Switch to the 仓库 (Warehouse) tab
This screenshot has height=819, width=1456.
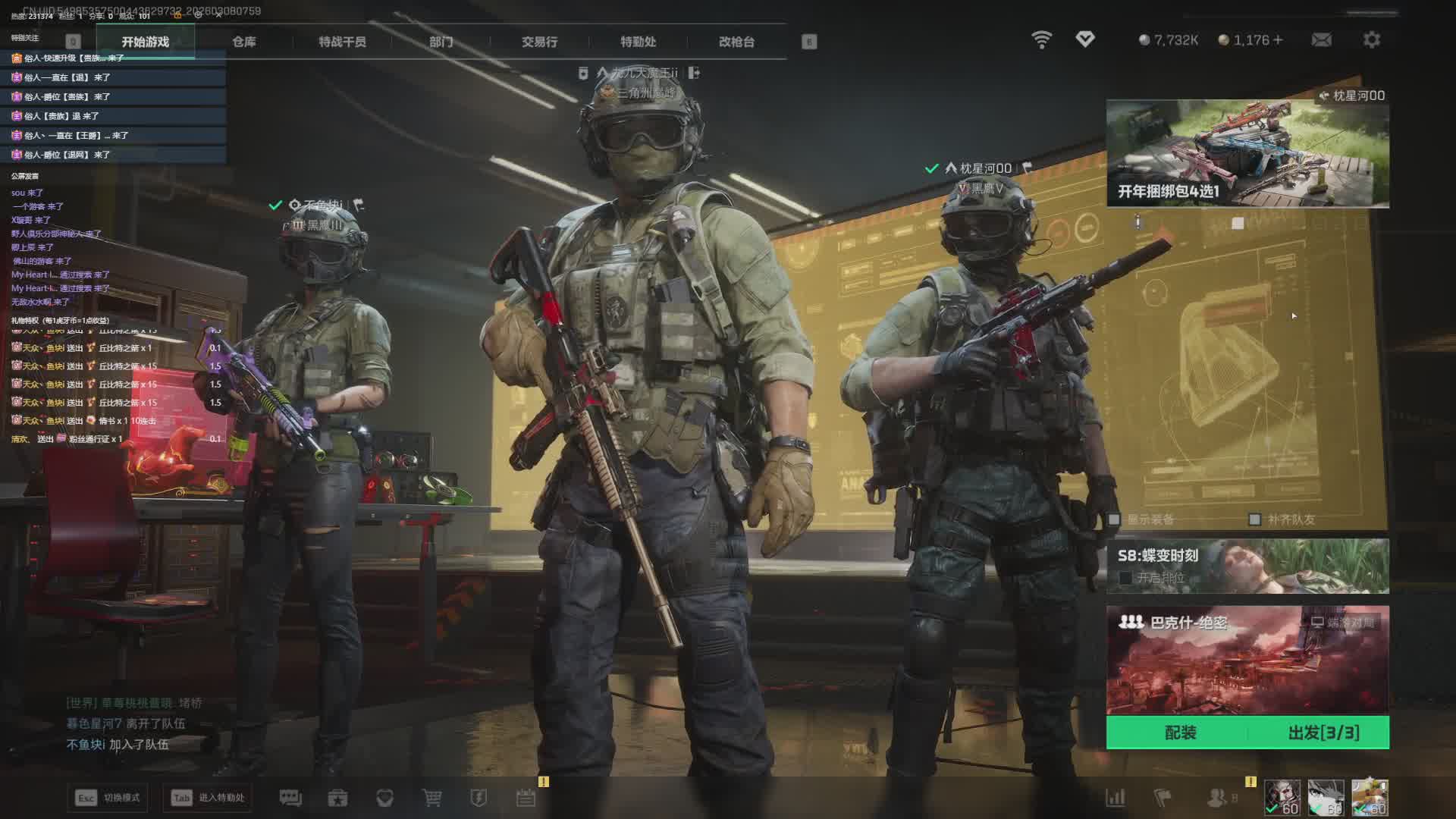click(x=243, y=42)
